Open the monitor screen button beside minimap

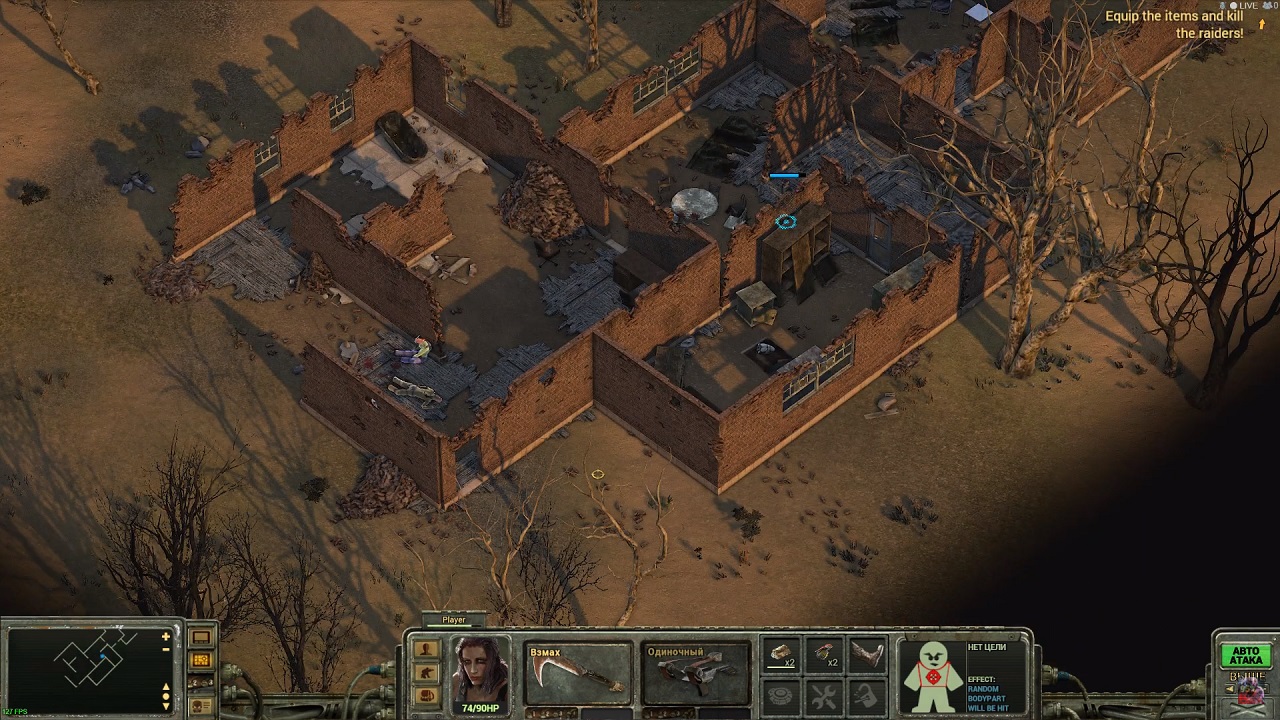coord(201,637)
